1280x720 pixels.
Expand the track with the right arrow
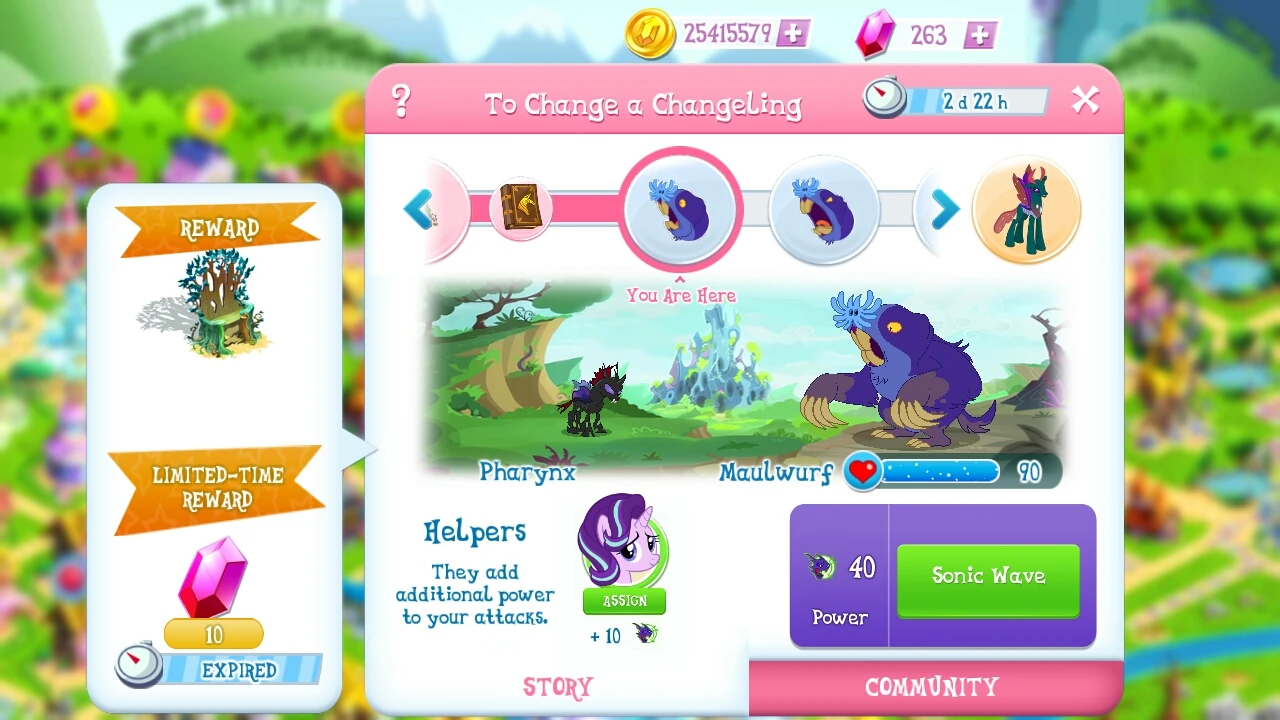click(x=943, y=210)
